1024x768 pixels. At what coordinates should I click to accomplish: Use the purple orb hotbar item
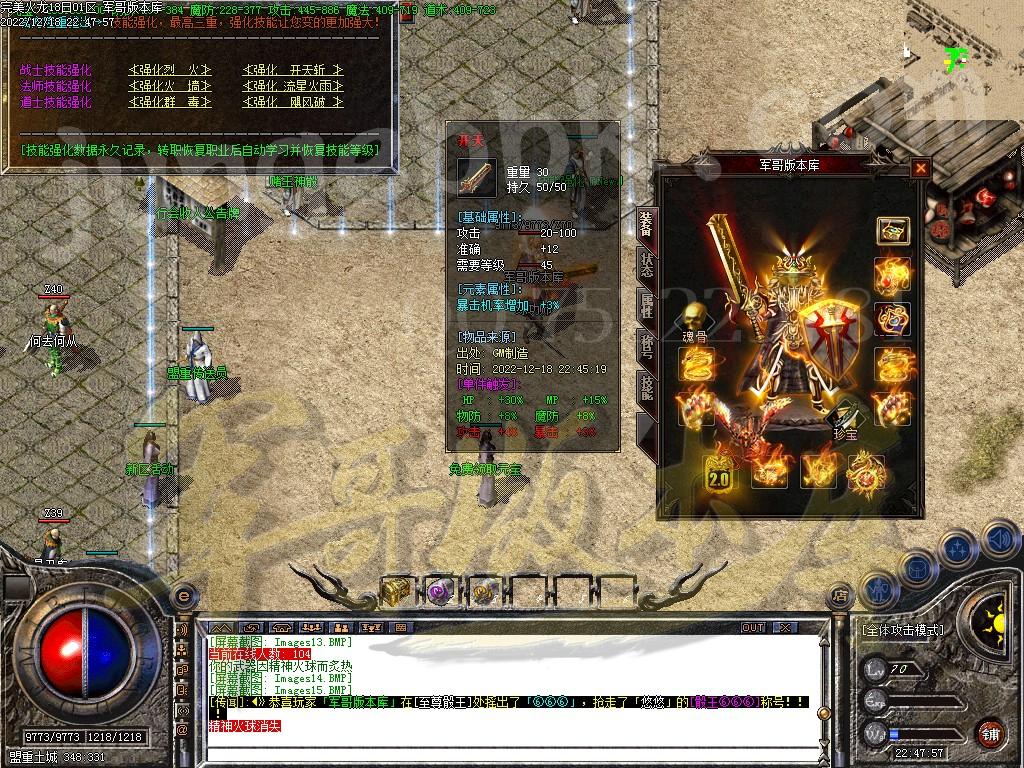tap(440, 591)
